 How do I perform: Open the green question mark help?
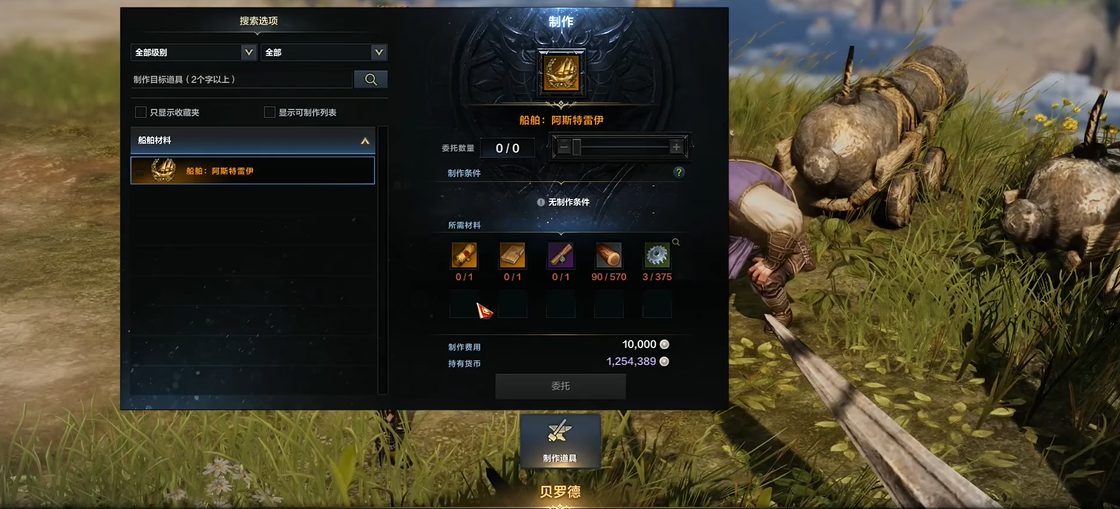click(x=679, y=172)
